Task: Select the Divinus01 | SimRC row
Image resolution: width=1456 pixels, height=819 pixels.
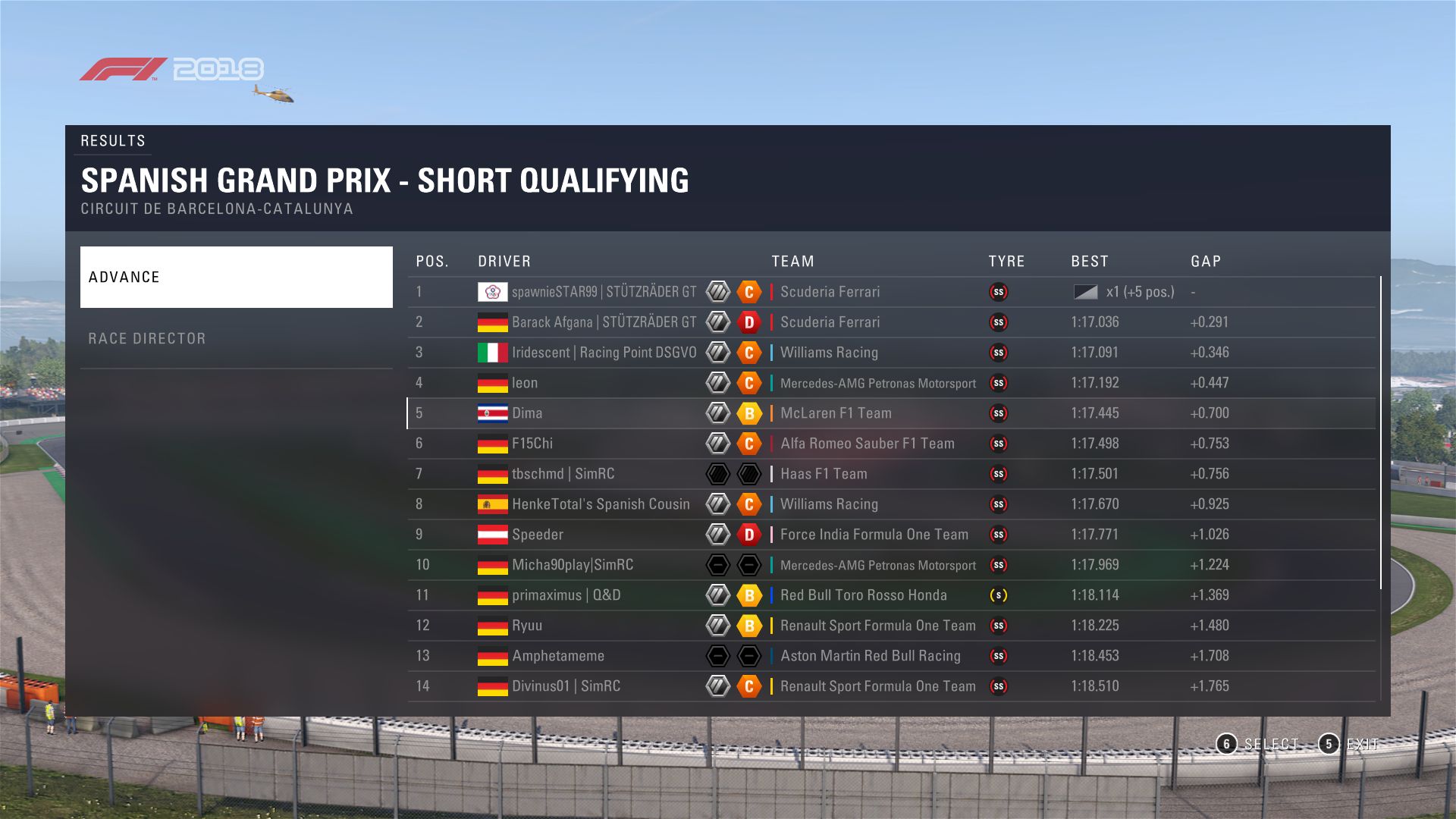Action: pos(891,686)
